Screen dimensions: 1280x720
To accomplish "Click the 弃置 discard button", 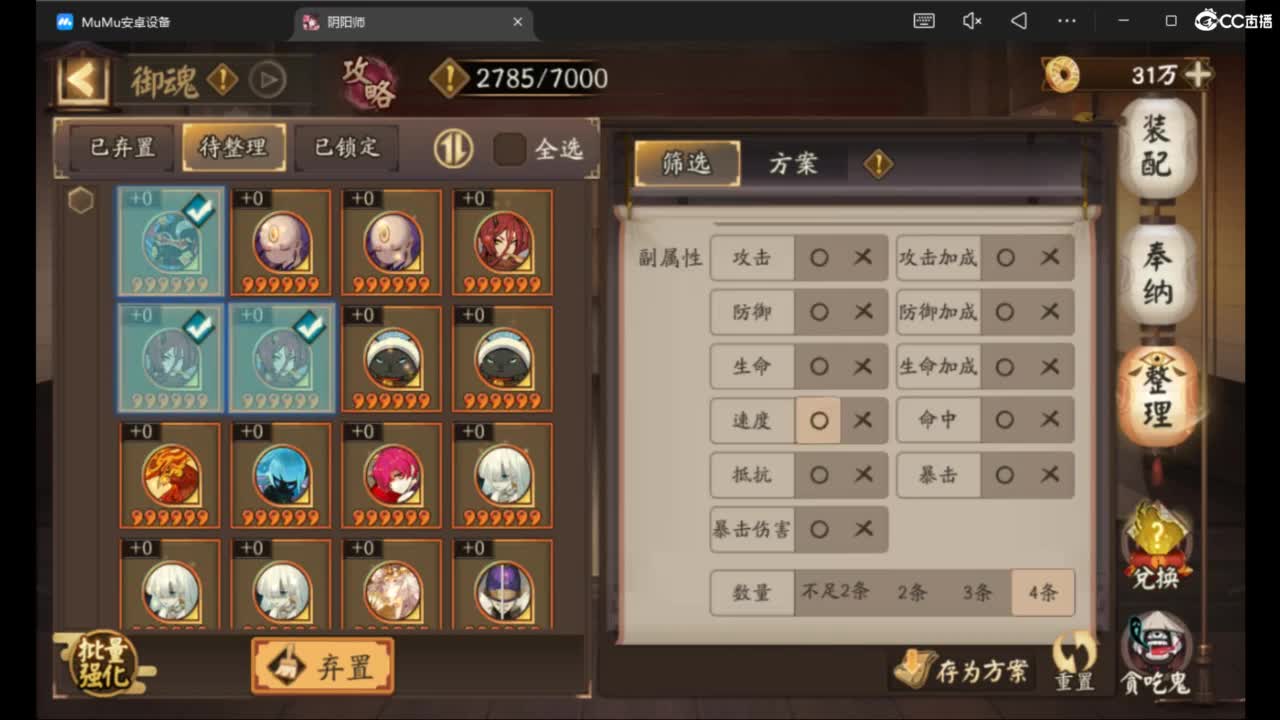I will [x=321, y=664].
